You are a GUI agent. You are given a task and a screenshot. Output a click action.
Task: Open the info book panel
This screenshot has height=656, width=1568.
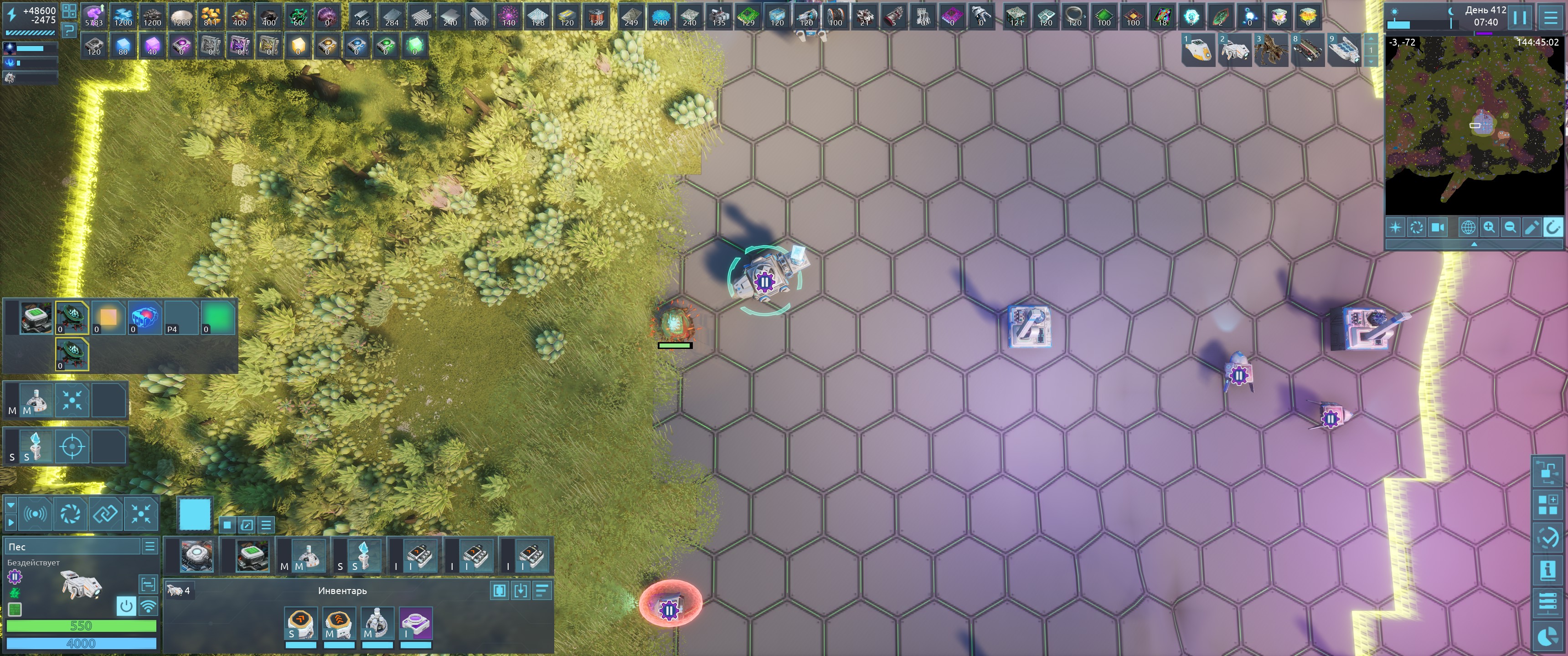pyautogui.click(x=1547, y=570)
